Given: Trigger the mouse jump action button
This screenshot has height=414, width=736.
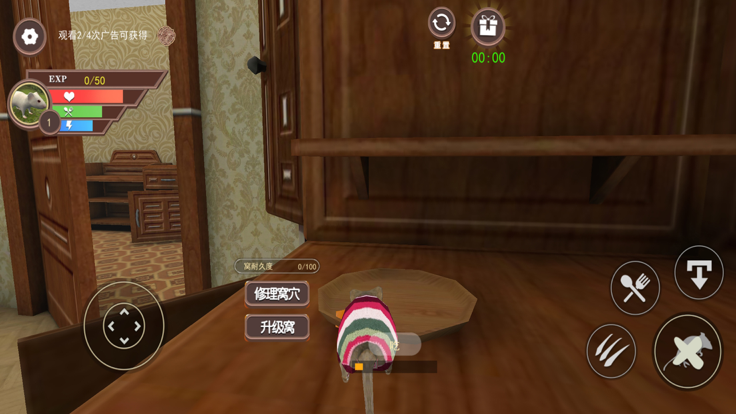Looking at the screenshot, I should (687, 351).
